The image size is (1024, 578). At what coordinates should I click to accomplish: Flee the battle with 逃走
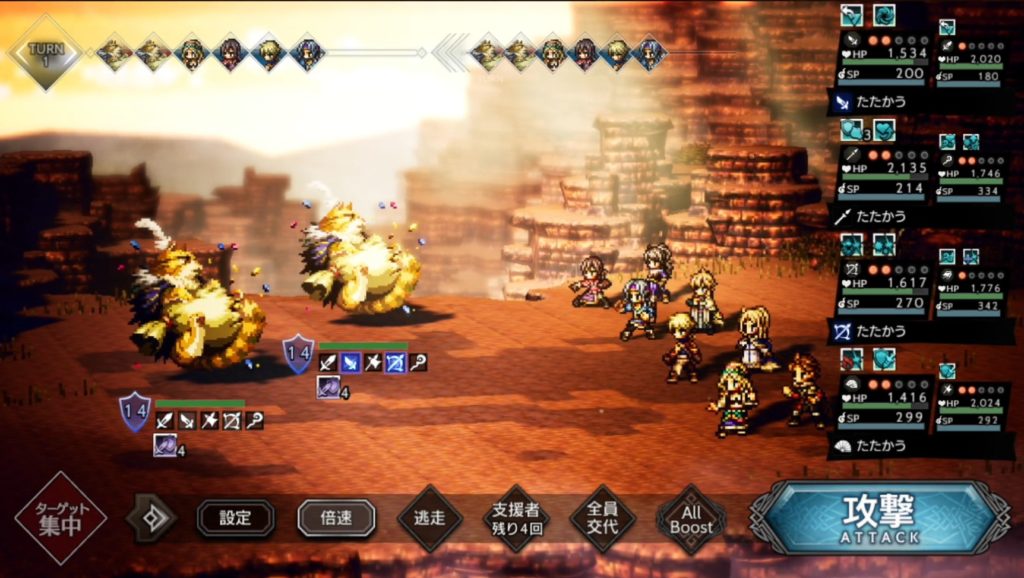pos(429,518)
